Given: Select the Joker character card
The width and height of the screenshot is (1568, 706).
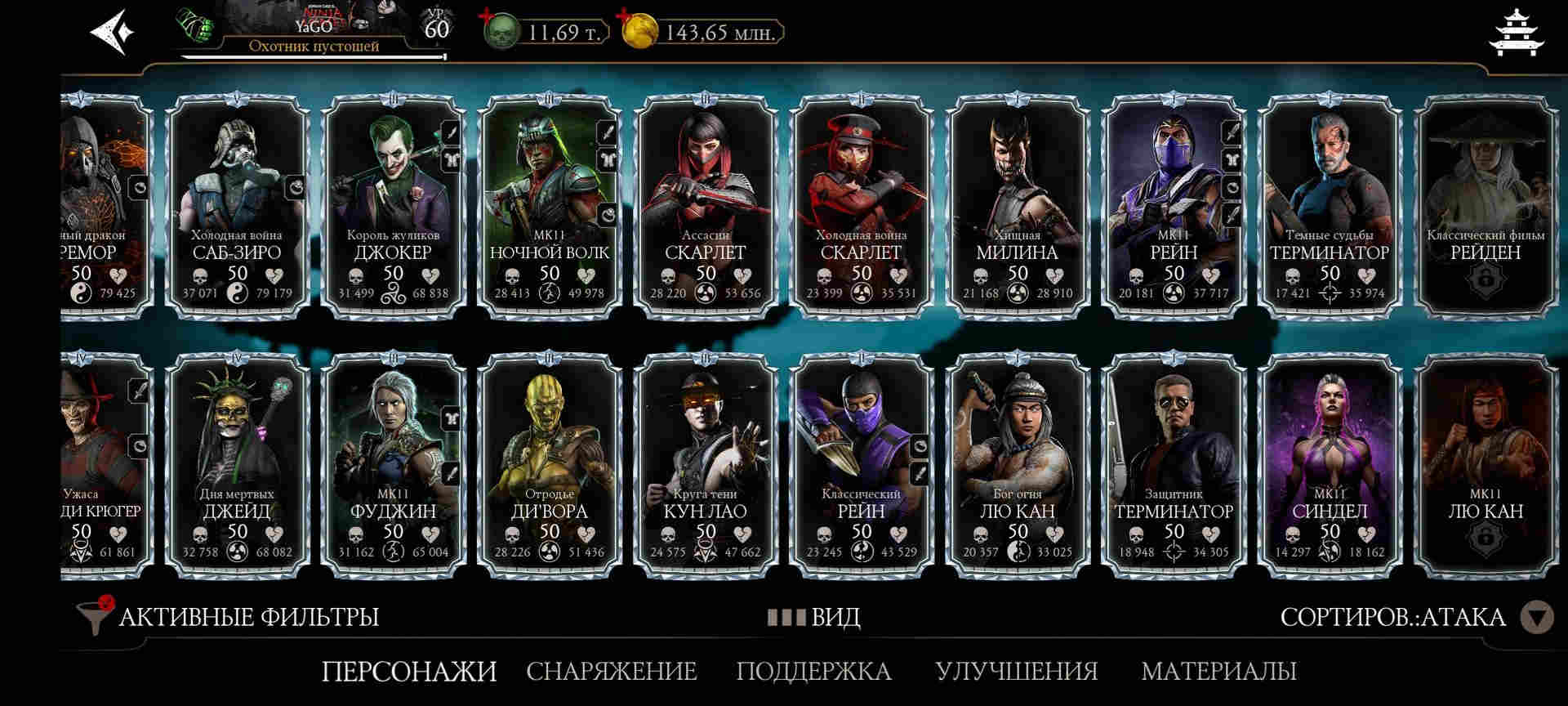Looking at the screenshot, I should tap(393, 206).
